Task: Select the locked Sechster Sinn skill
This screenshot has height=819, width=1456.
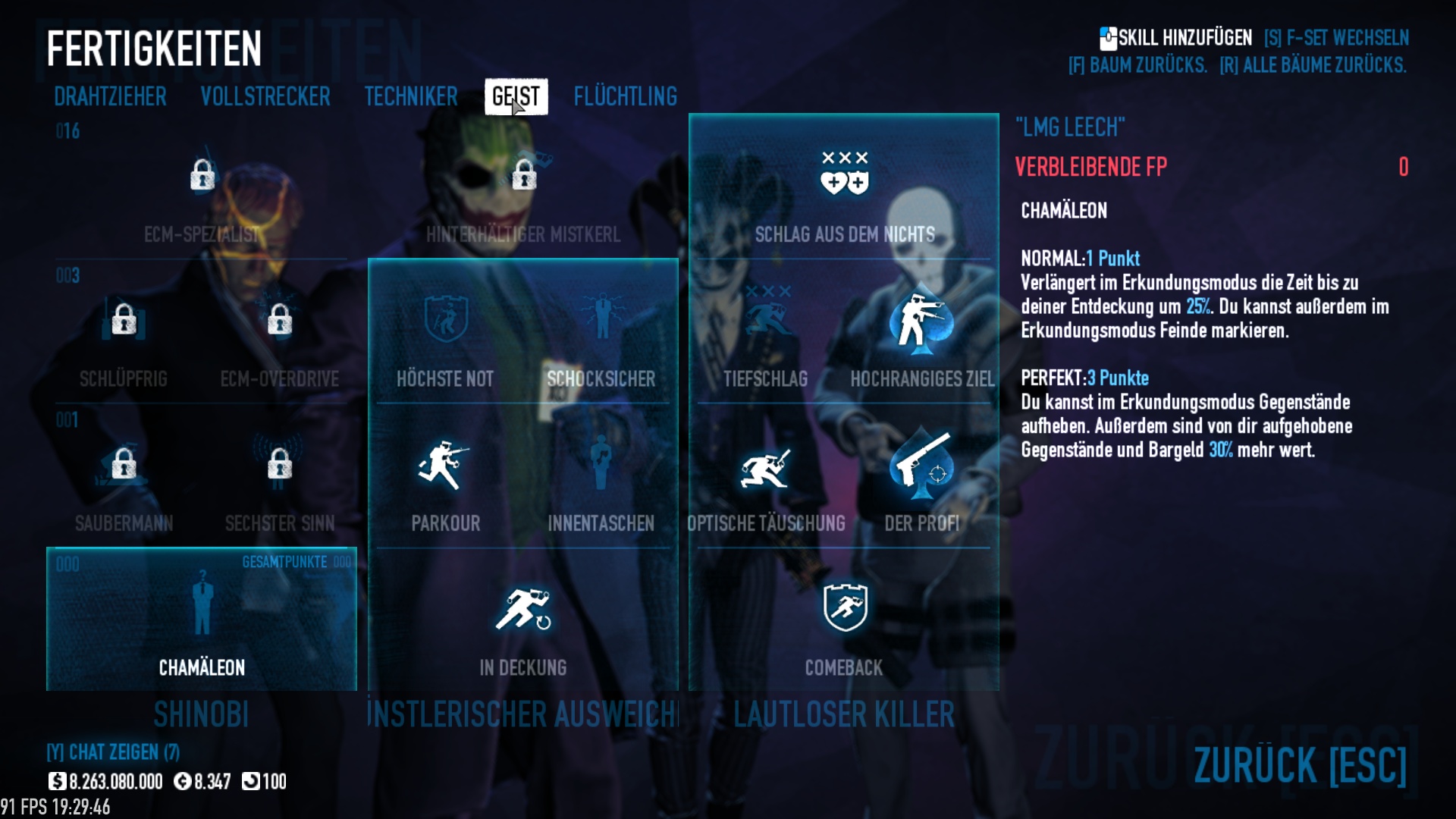Action: pos(280,465)
